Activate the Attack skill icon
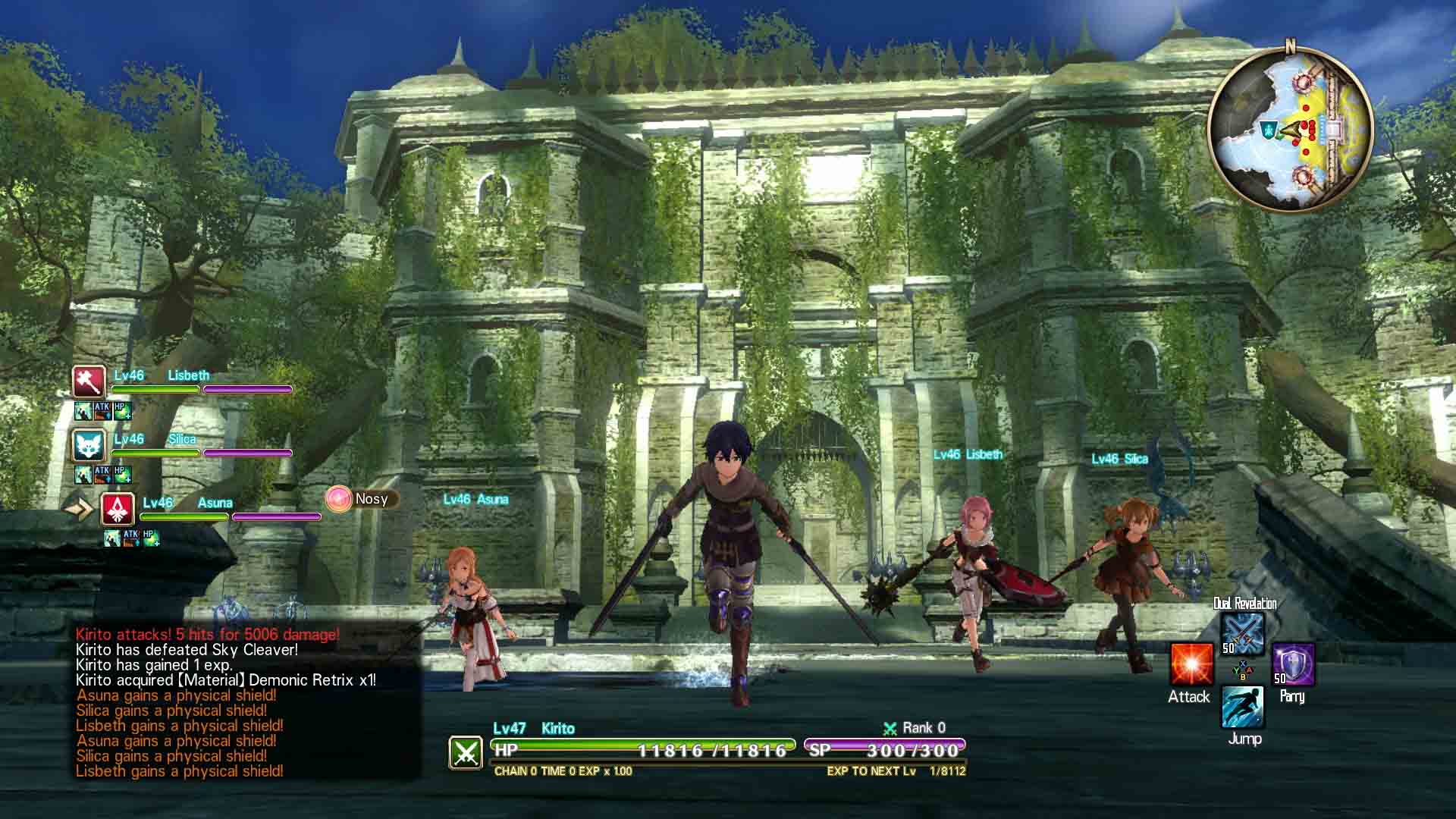Viewport: 1456px width, 819px height. [x=1191, y=665]
